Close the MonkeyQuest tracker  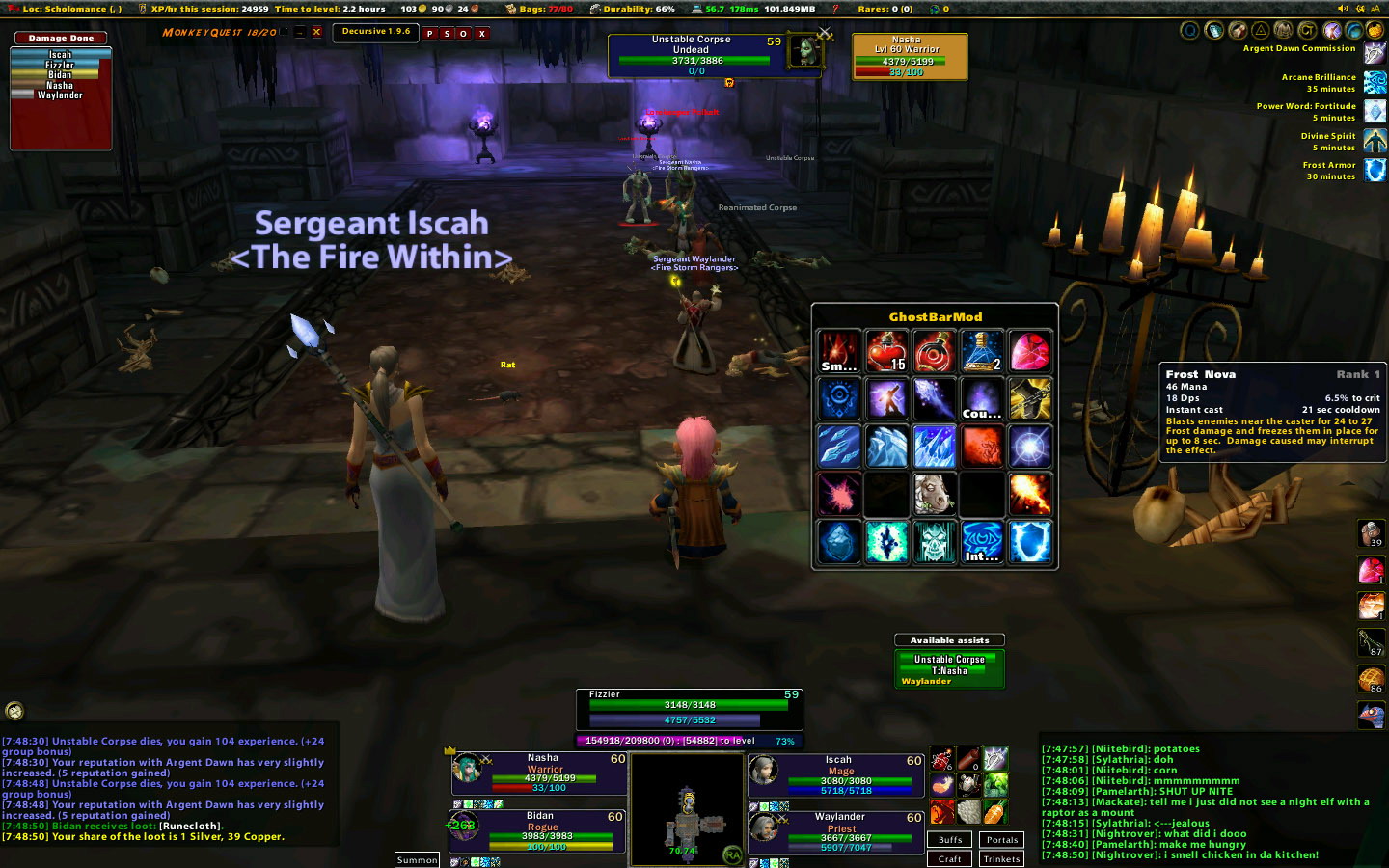[316, 33]
